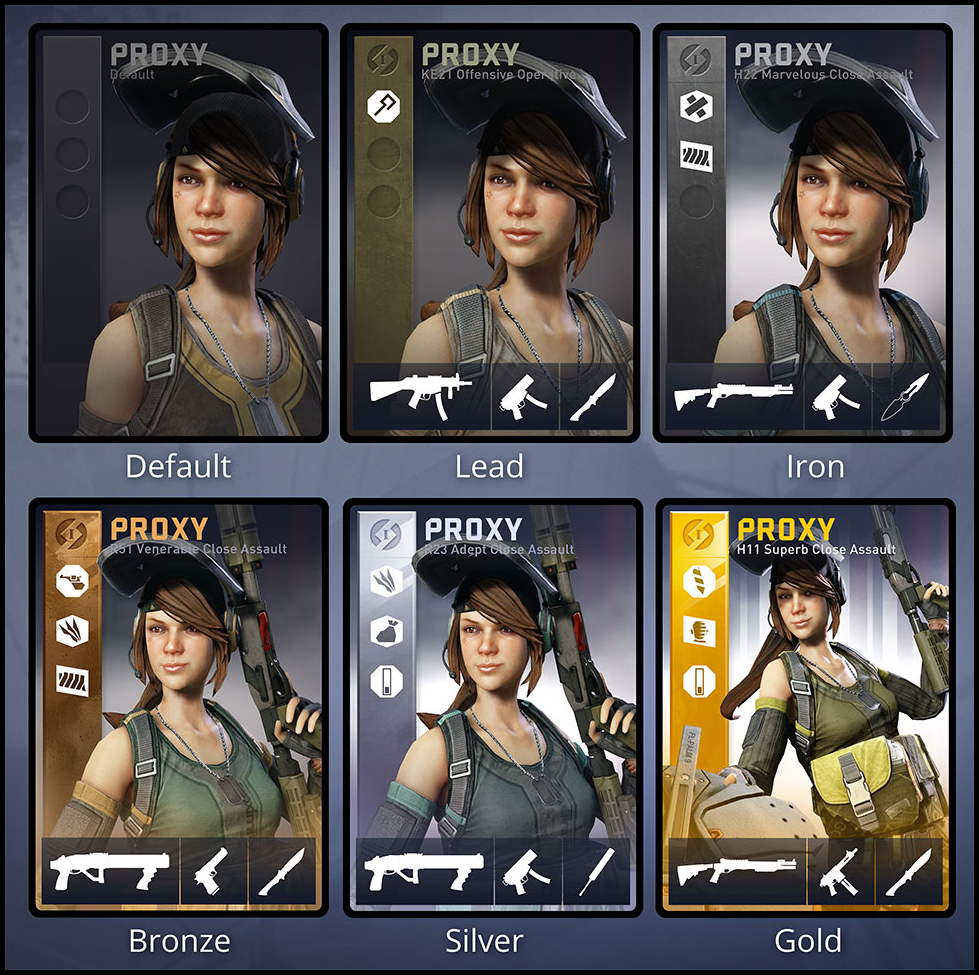Click the shotgun primary weapon on the Iron card
The image size is (979, 975).
click(732, 396)
